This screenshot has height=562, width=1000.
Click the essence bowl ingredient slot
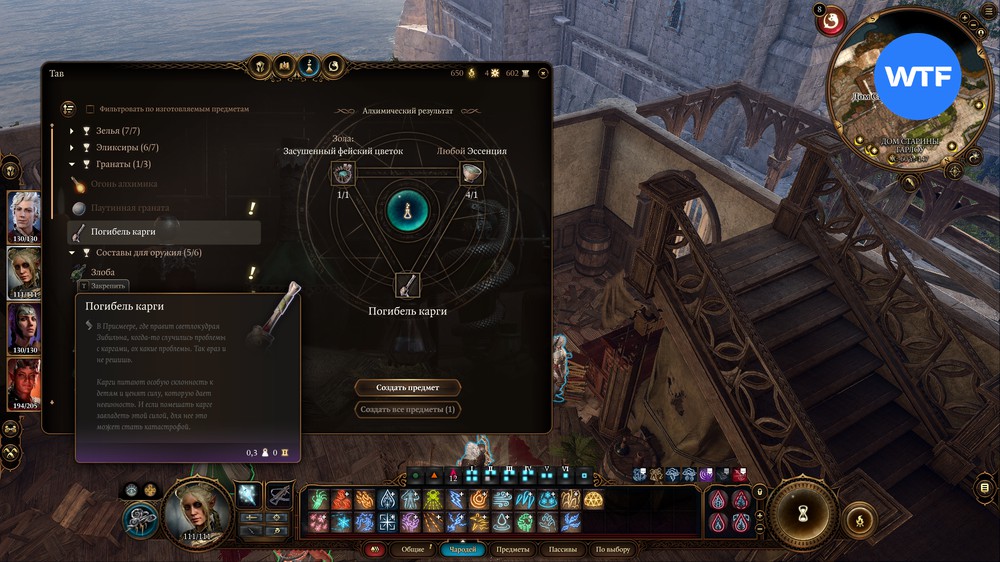[471, 172]
